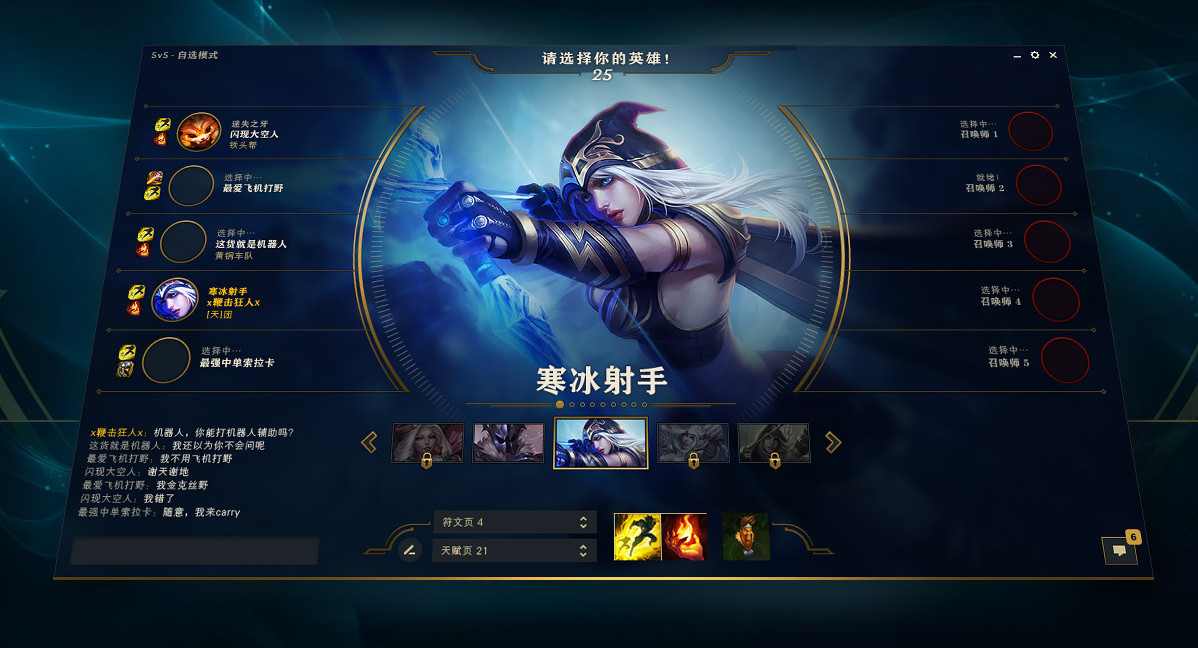Change the Ignite summoner spell
1198x648 pixels.
(x=684, y=536)
